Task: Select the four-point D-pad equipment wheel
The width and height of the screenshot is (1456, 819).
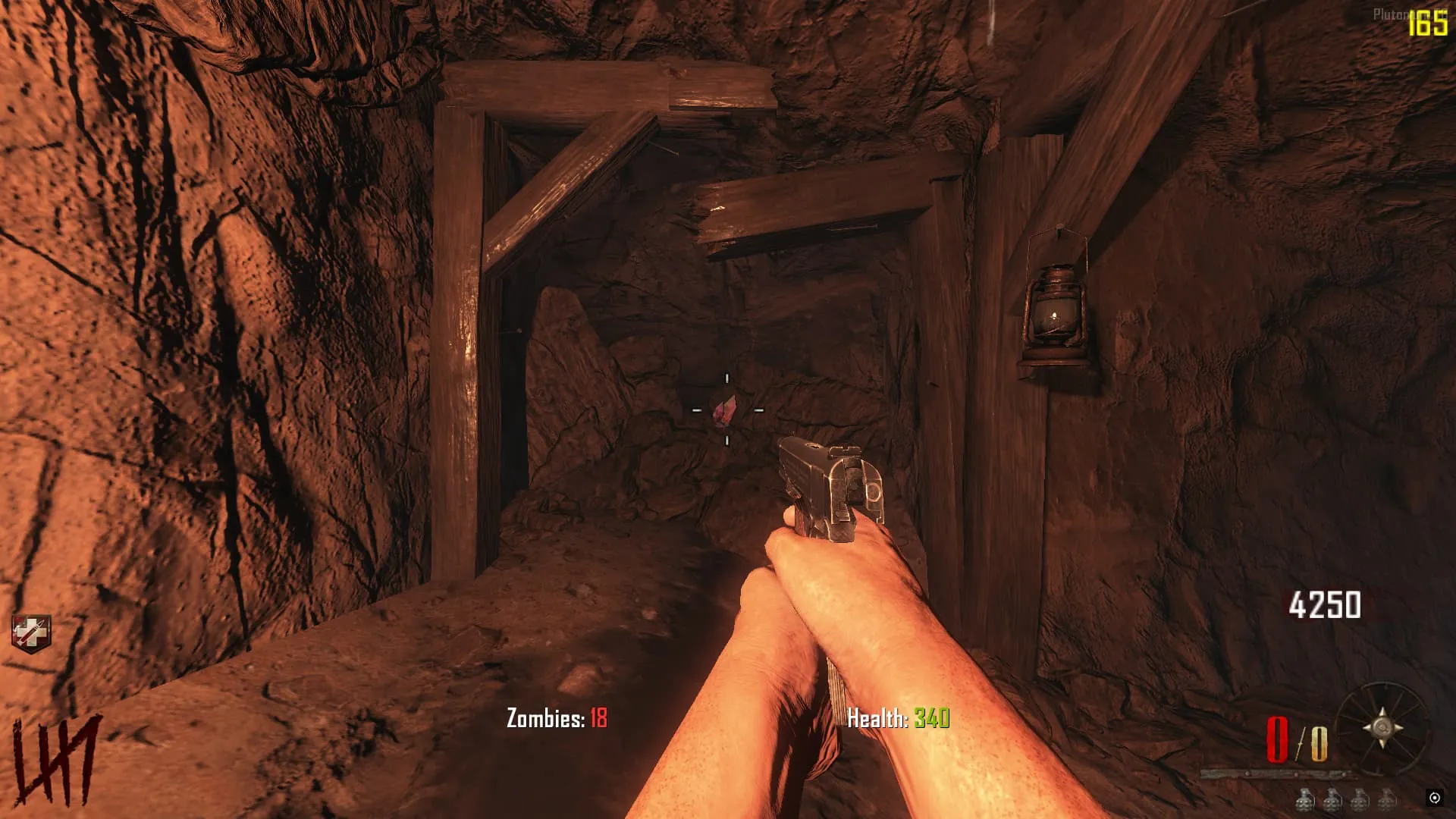Action: click(x=1382, y=728)
